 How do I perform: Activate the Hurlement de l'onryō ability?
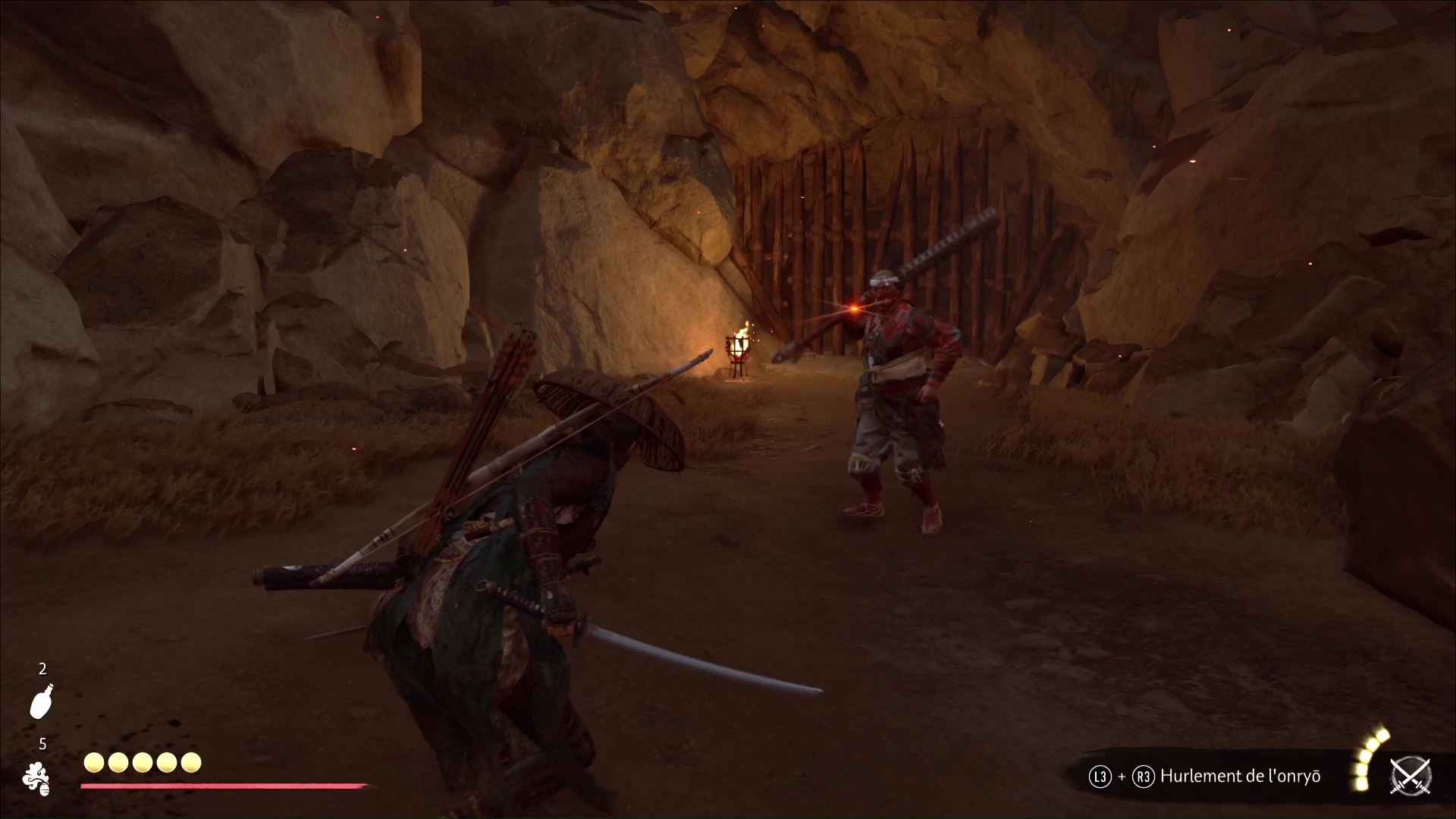[1240, 776]
